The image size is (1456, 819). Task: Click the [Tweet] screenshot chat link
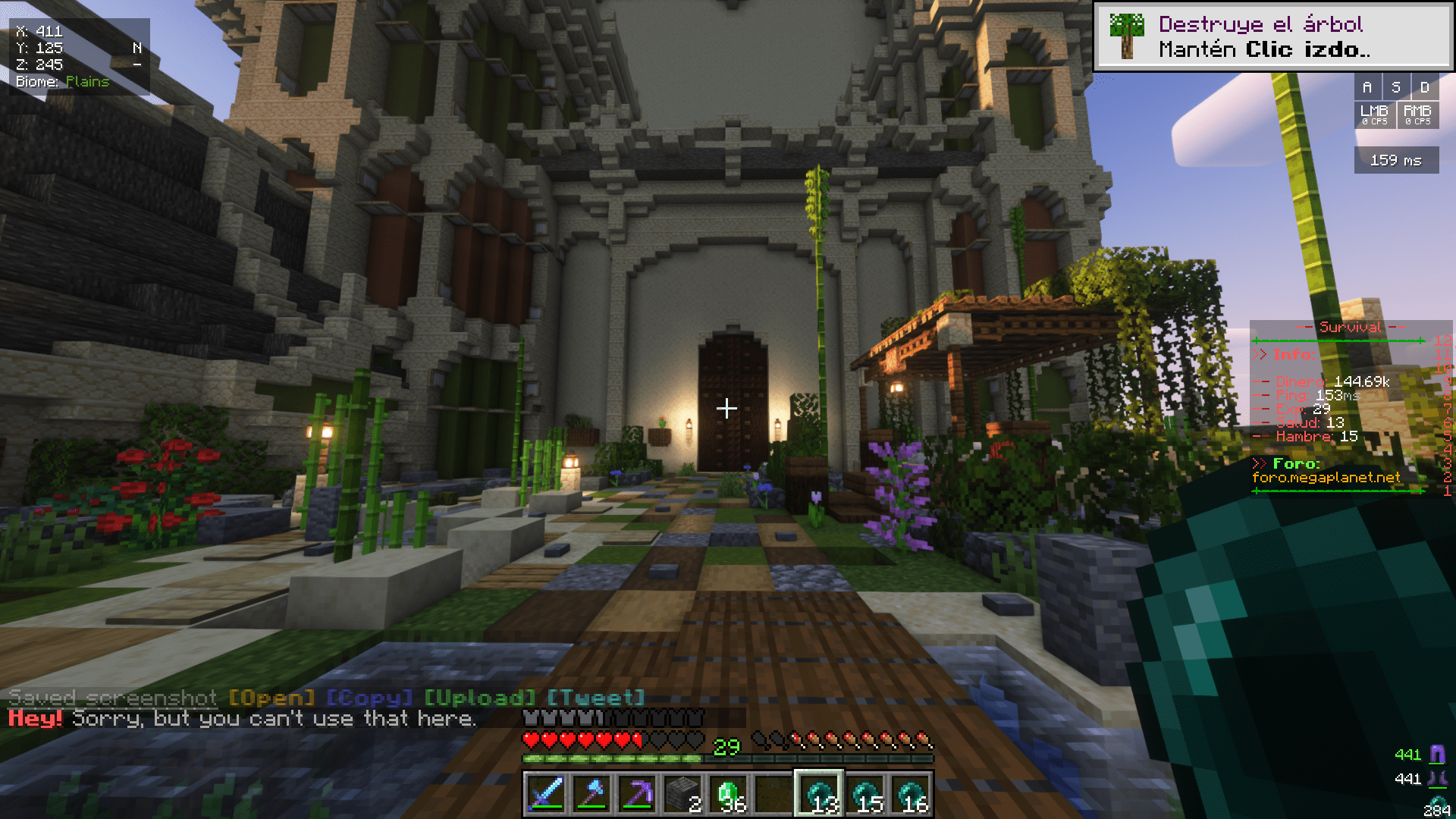click(x=596, y=698)
